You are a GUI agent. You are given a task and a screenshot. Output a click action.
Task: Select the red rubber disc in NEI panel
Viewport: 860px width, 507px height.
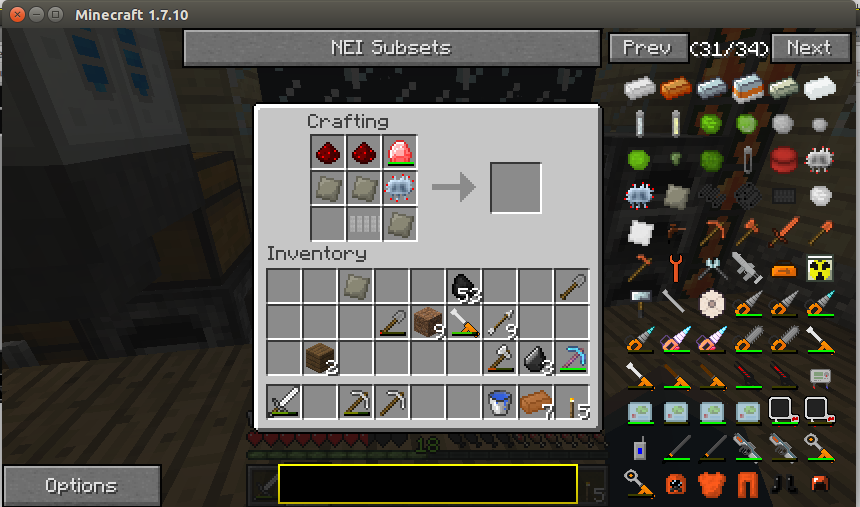coord(784,157)
